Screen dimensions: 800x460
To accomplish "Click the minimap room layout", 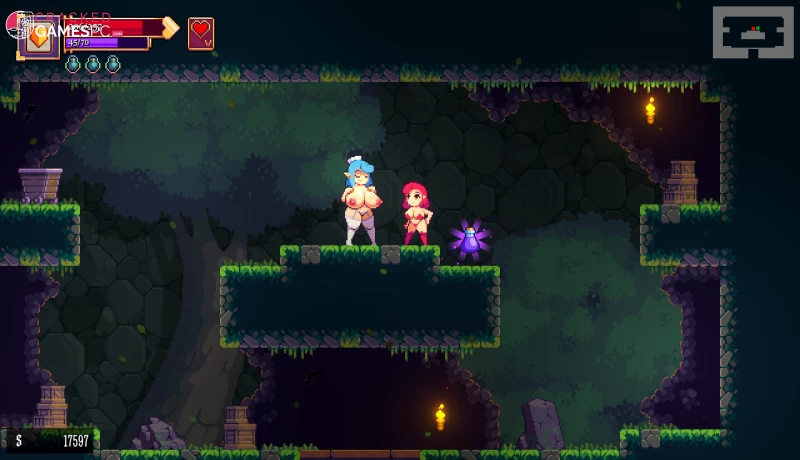I will coord(752,32).
